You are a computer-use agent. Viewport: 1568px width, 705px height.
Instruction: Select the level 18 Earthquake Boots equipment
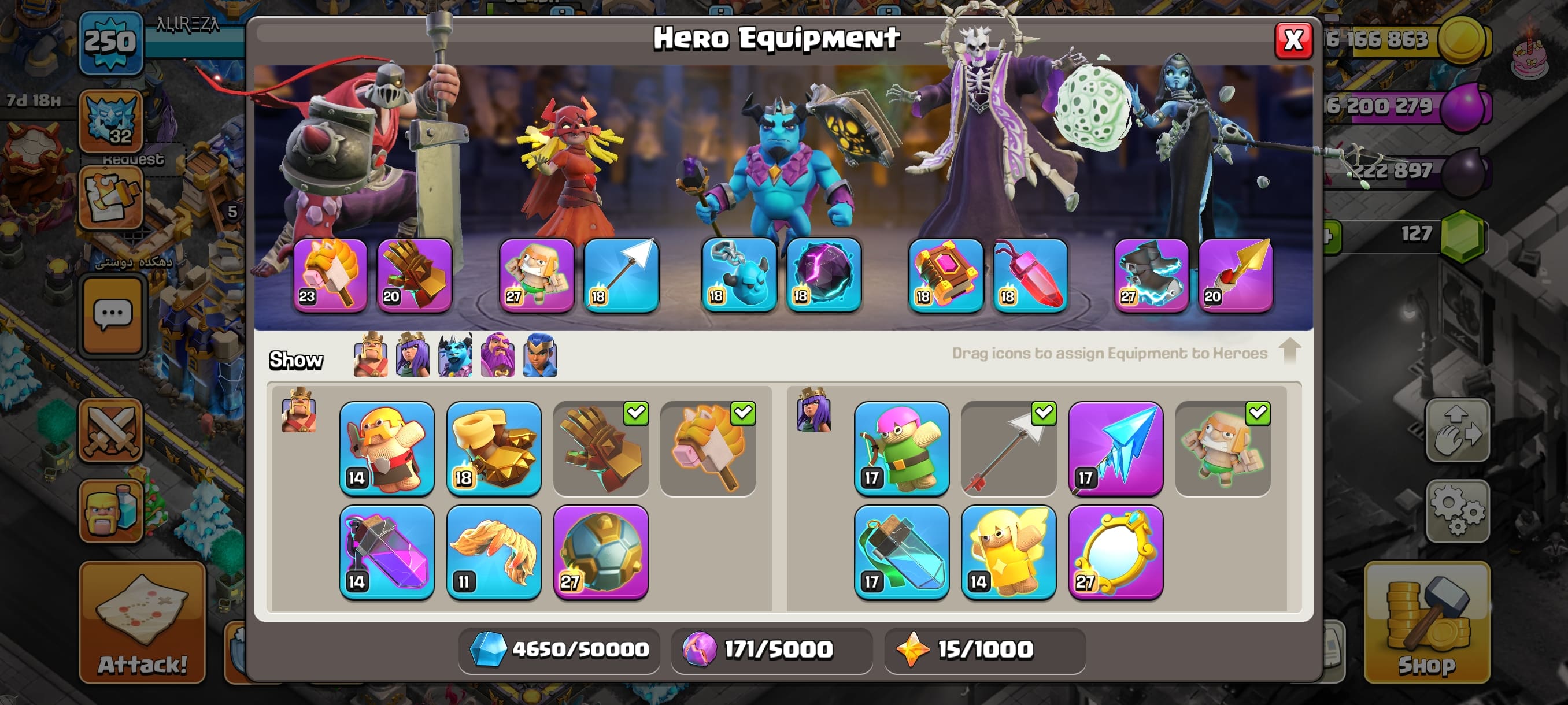click(494, 448)
